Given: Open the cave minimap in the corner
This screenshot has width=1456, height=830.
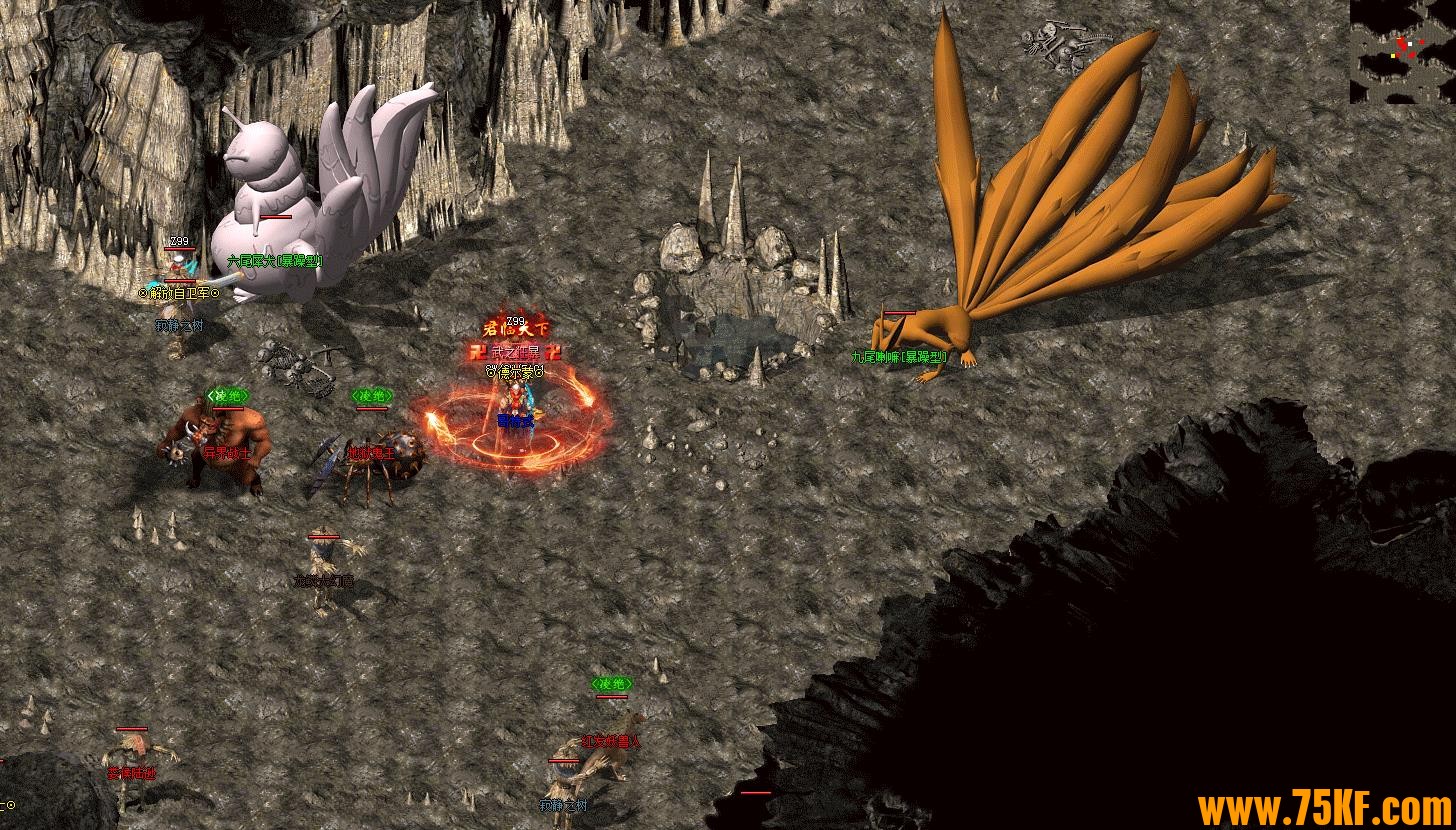Looking at the screenshot, I should (1402, 51).
